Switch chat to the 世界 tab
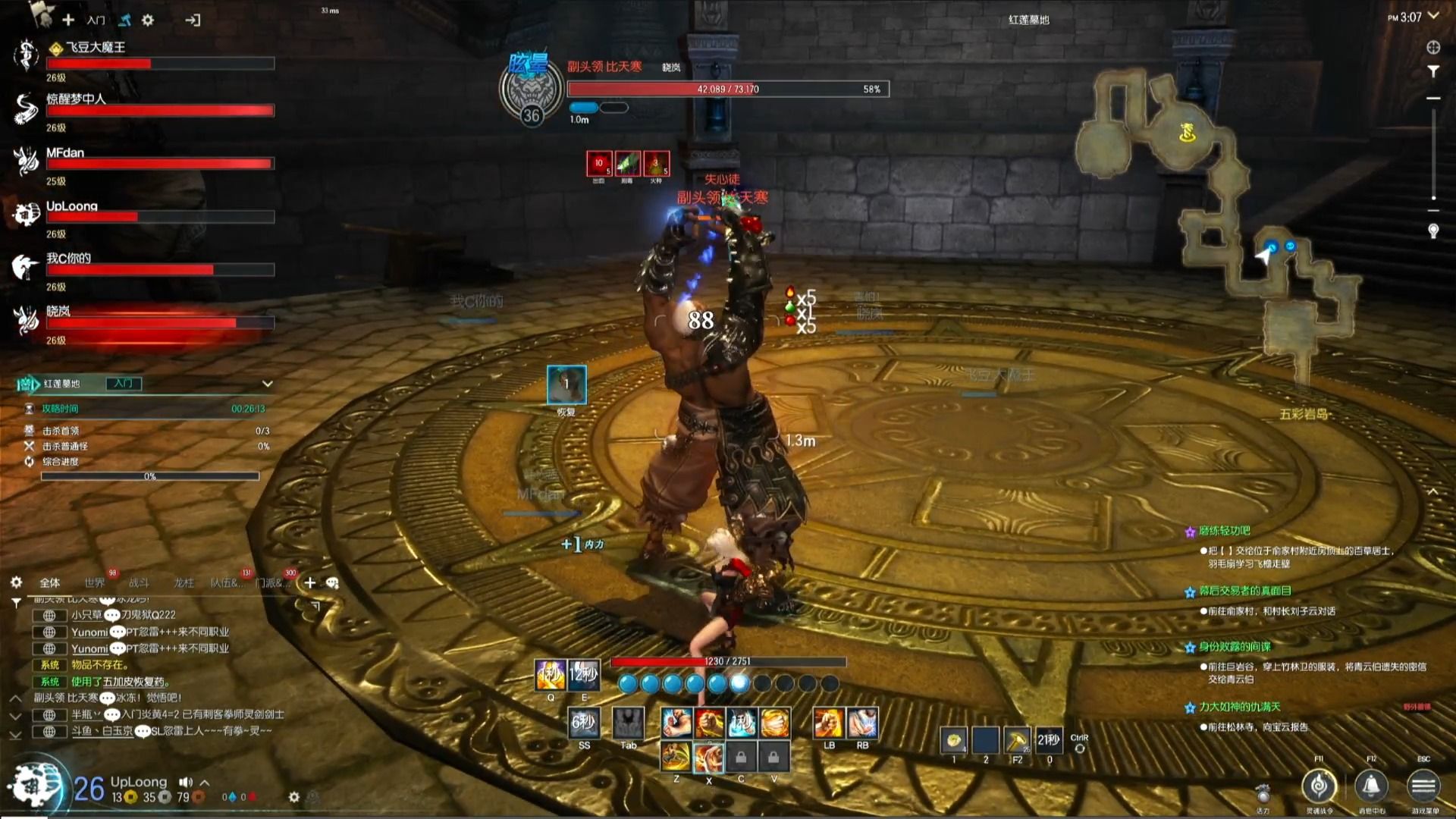Viewport: 1456px width, 819px height. (x=95, y=582)
